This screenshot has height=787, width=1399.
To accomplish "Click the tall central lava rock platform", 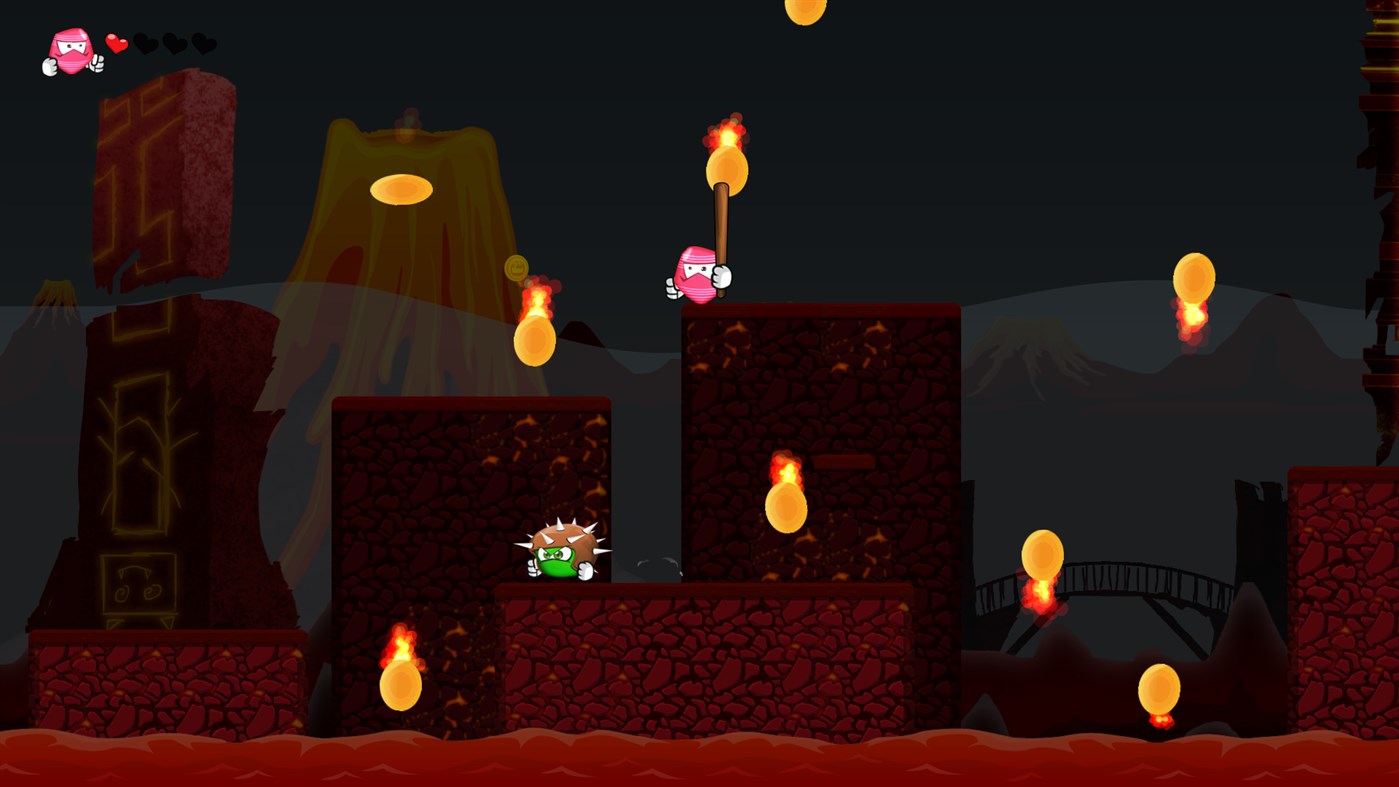I will click(820, 420).
